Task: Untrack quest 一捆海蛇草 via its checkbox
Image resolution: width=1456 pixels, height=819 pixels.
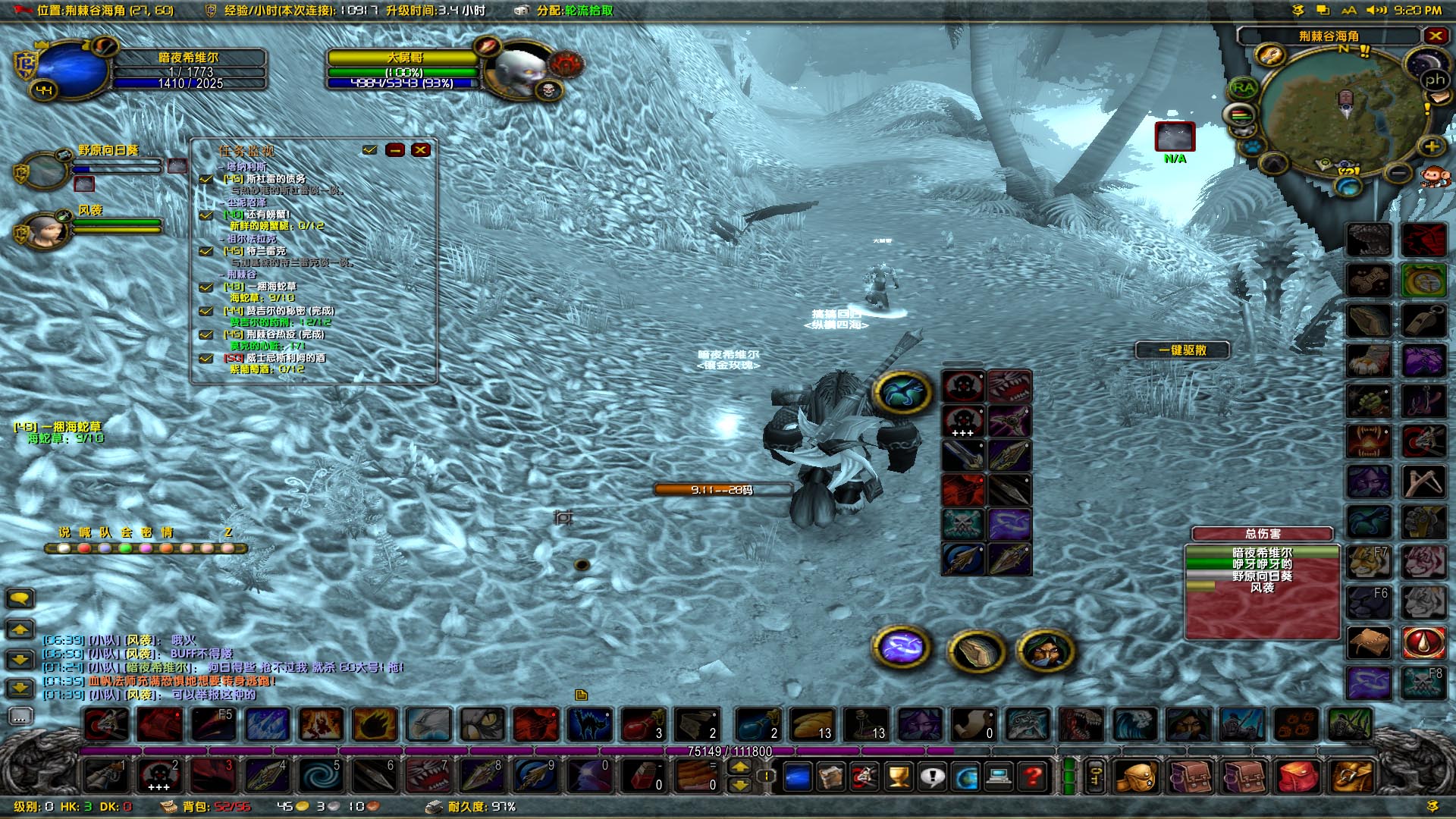Action: (206, 288)
